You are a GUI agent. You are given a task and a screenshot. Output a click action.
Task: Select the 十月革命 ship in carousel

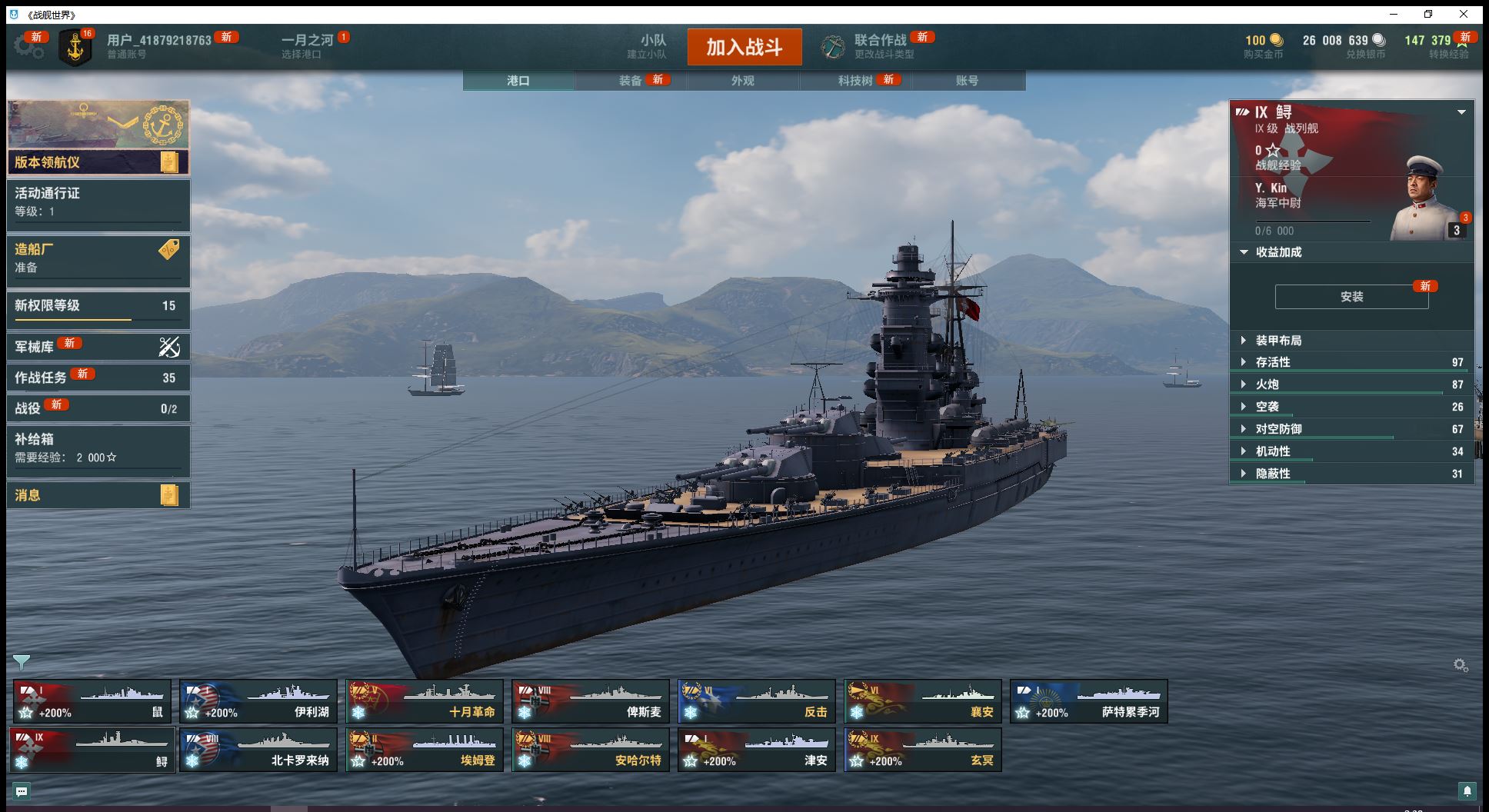(425, 701)
